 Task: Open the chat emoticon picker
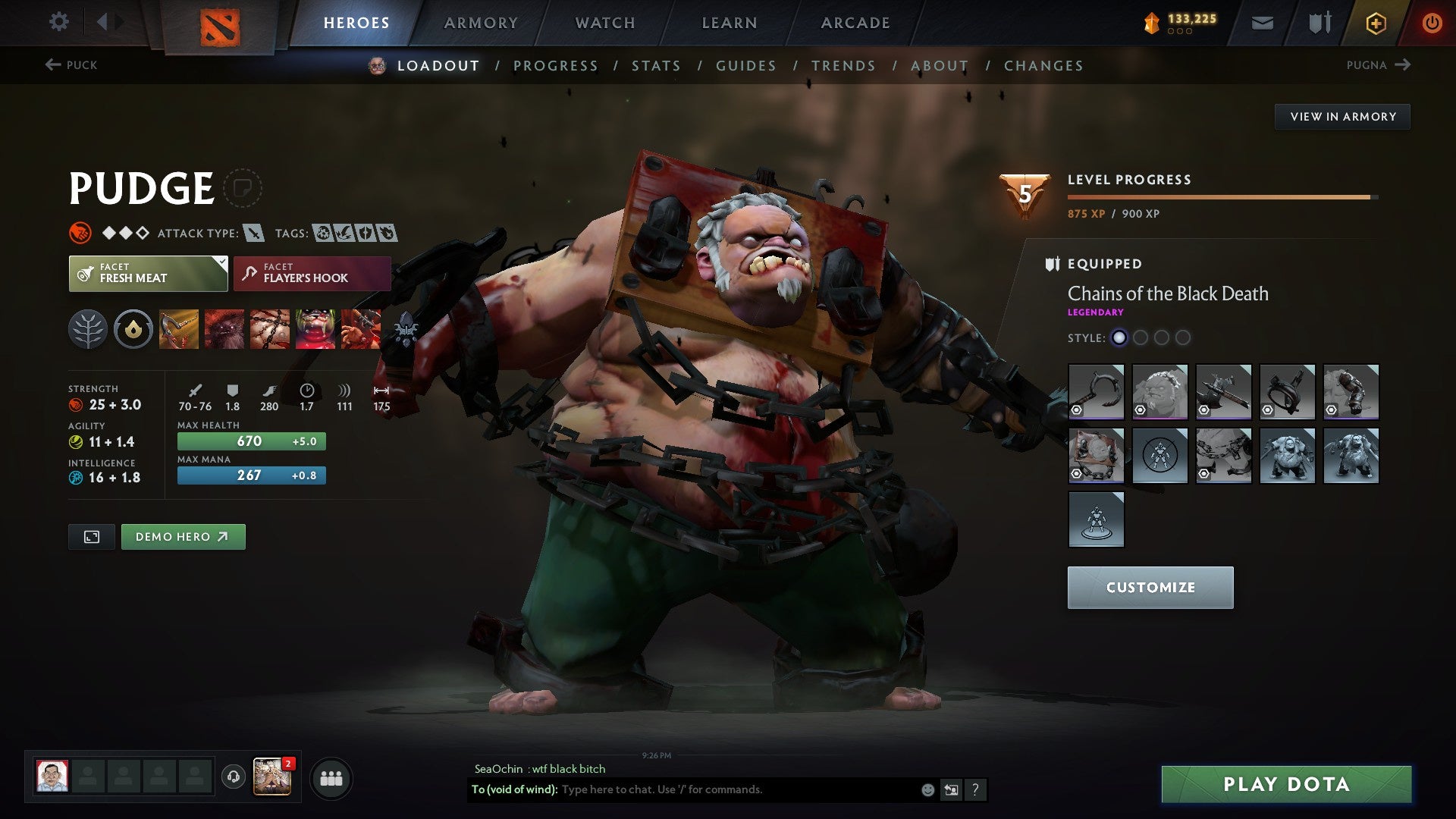[927, 789]
